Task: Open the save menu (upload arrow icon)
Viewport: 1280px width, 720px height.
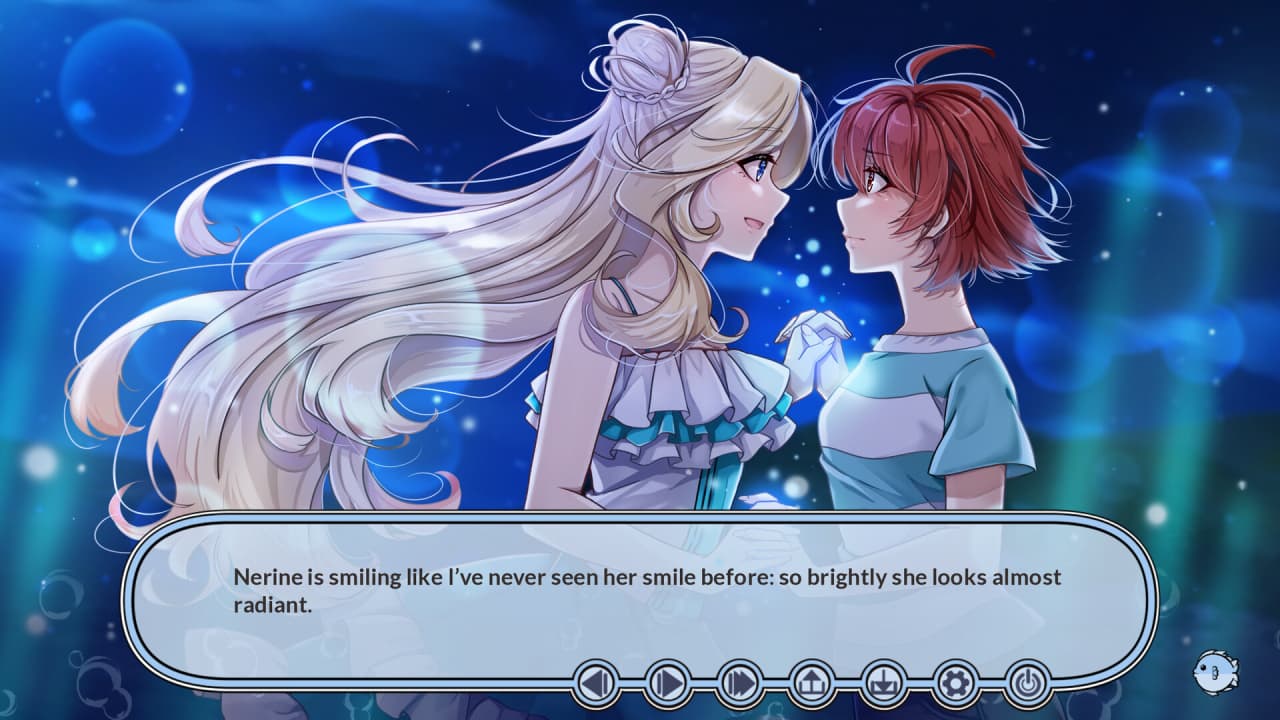Action: (x=812, y=684)
